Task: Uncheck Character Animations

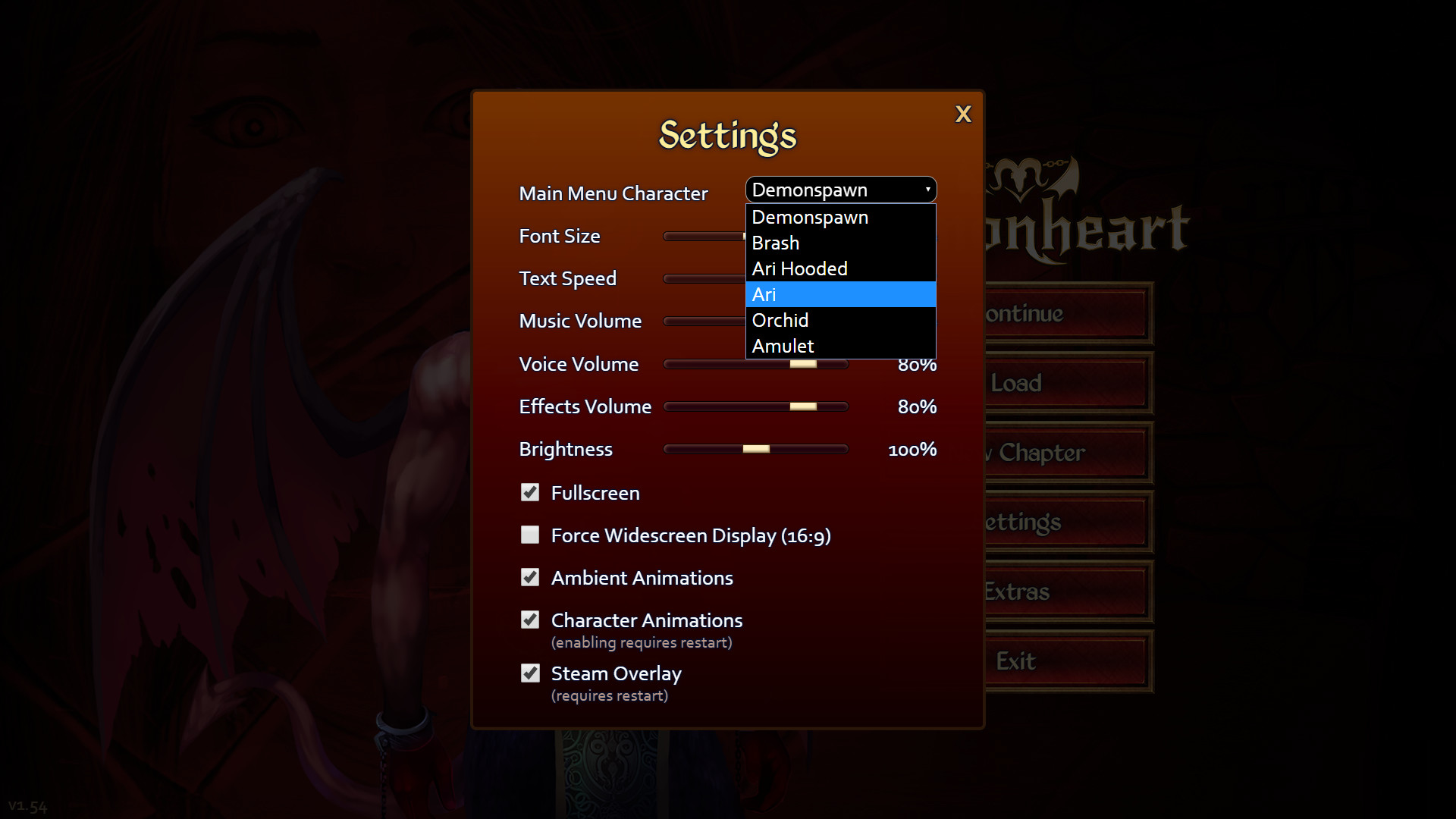Action: point(530,620)
